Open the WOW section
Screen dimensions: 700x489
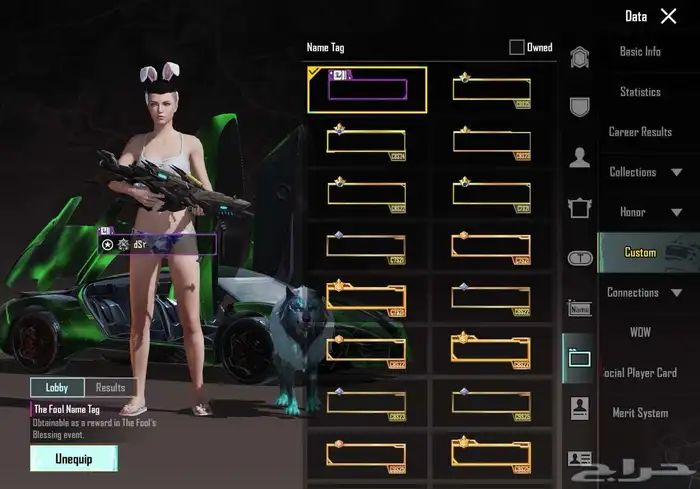pos(640,332)
